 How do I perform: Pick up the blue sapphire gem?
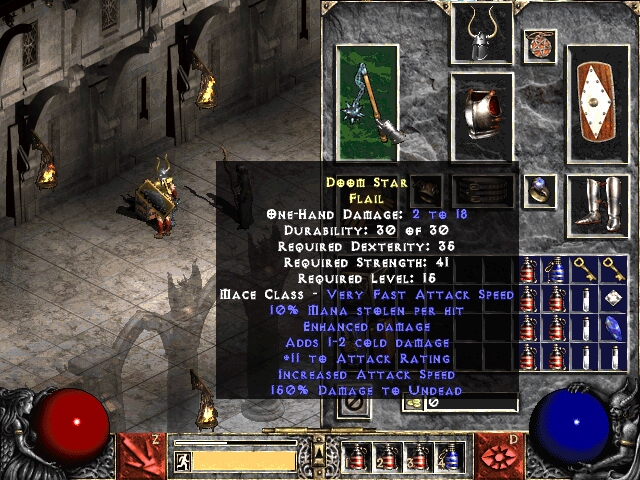pyautogui.click(x=613, y=326)
